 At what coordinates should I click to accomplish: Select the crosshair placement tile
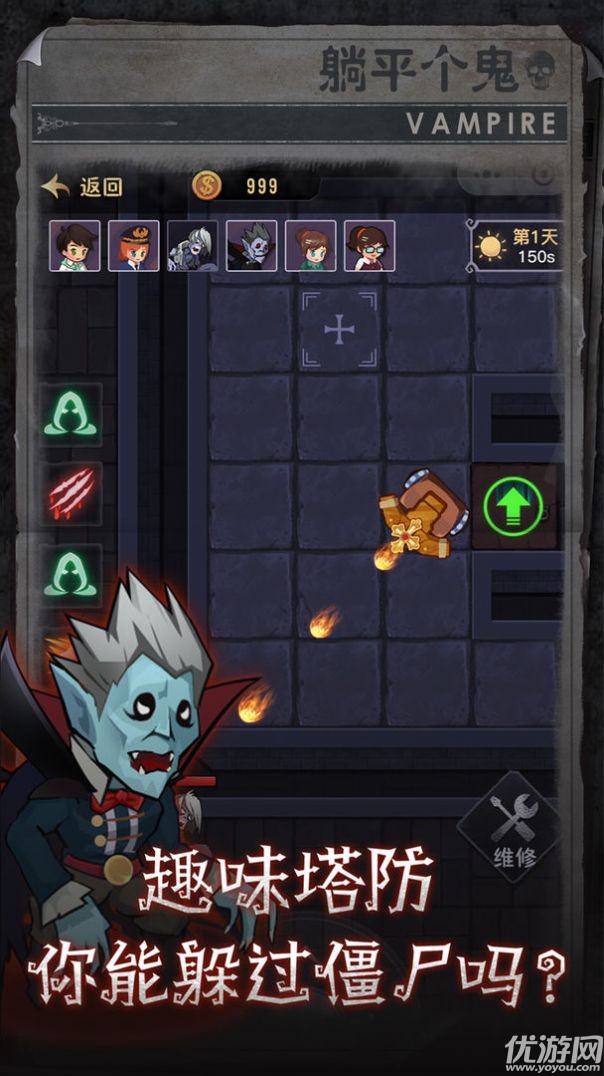coord(340,331)
